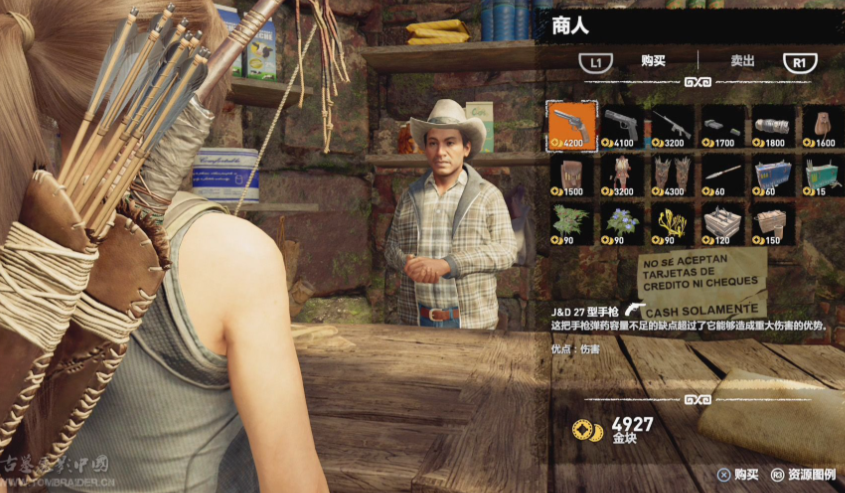The height and width of the screenshot is (493, 845).
Task: Pick the yellow plant priced 90
Action: [x=672, y=224]
